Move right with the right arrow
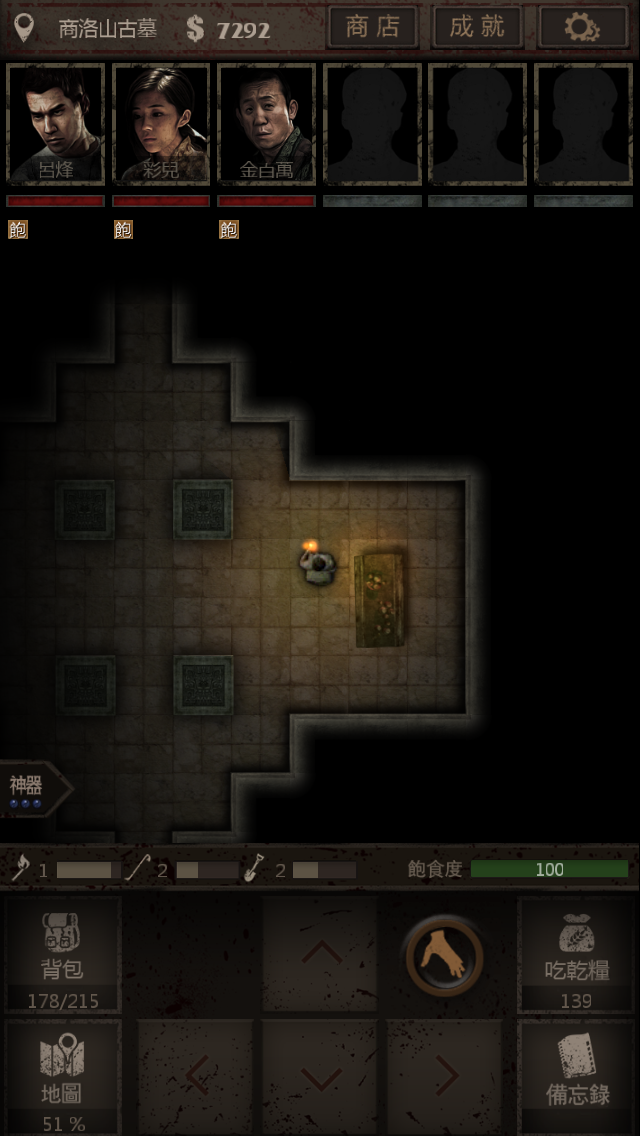 (444, 1078)
